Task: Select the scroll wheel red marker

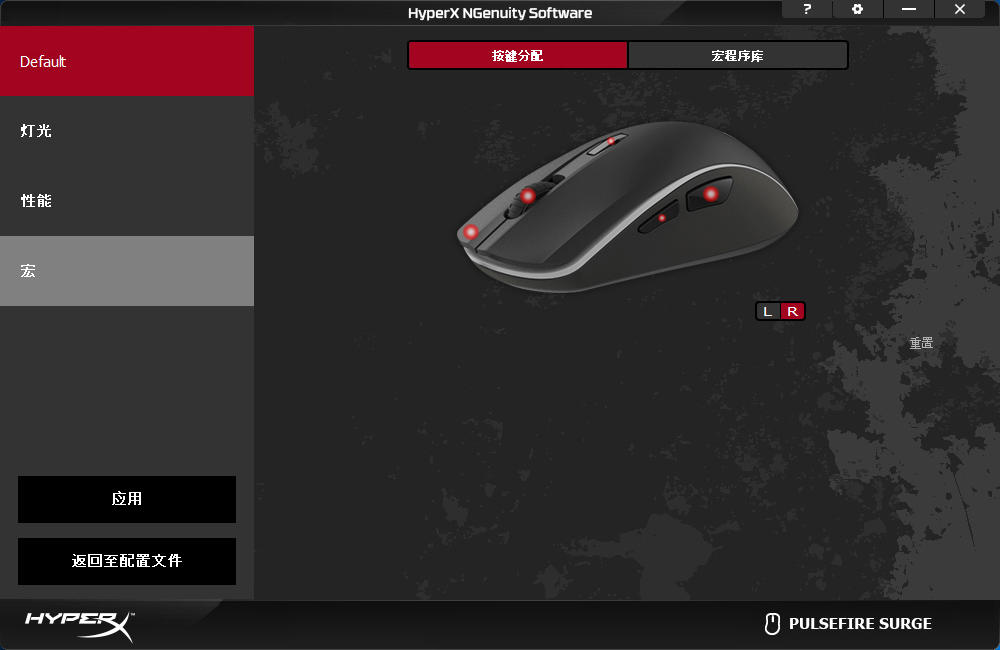Action: click(x=527, y=196)
